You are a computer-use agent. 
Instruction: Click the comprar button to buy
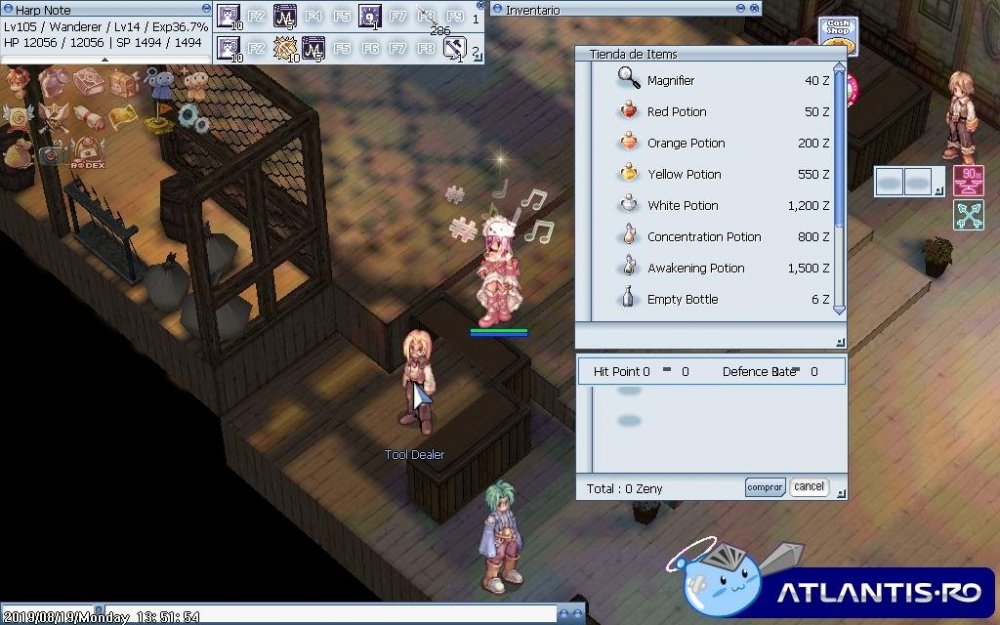click(764, 487)
